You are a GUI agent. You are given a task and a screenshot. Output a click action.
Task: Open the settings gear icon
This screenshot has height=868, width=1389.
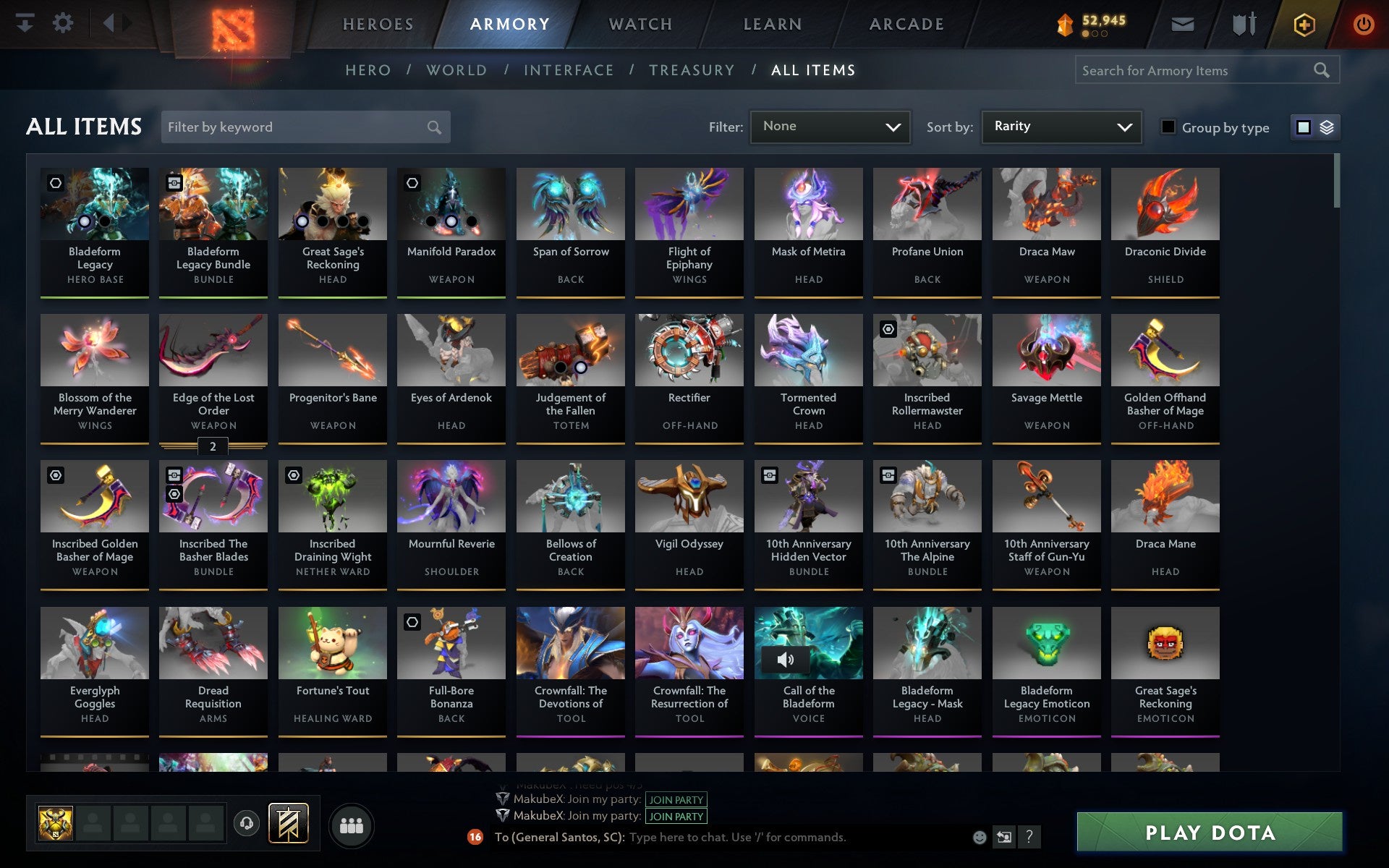point(64,23)
